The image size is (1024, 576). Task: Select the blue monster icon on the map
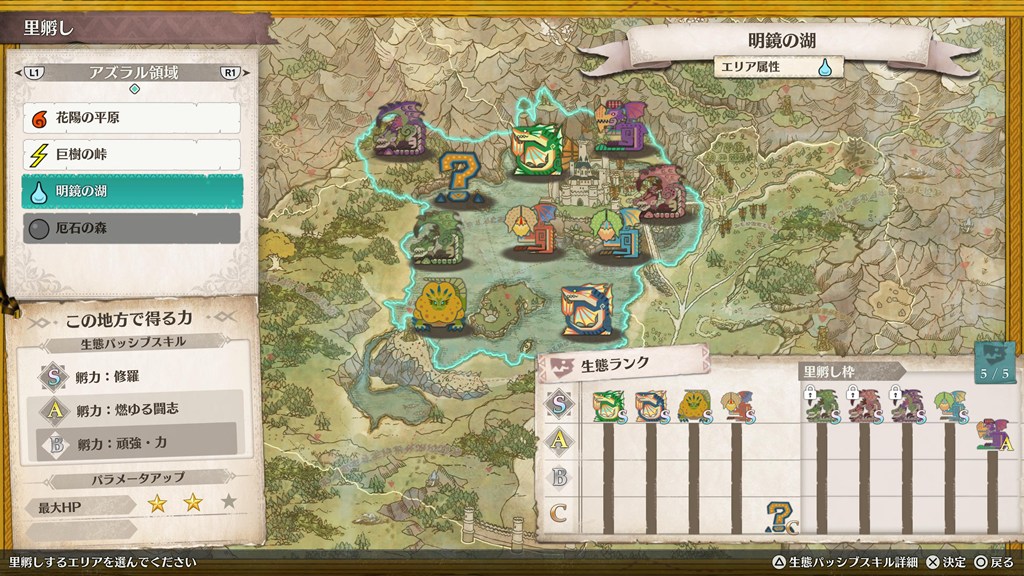(x=586, y=310)
